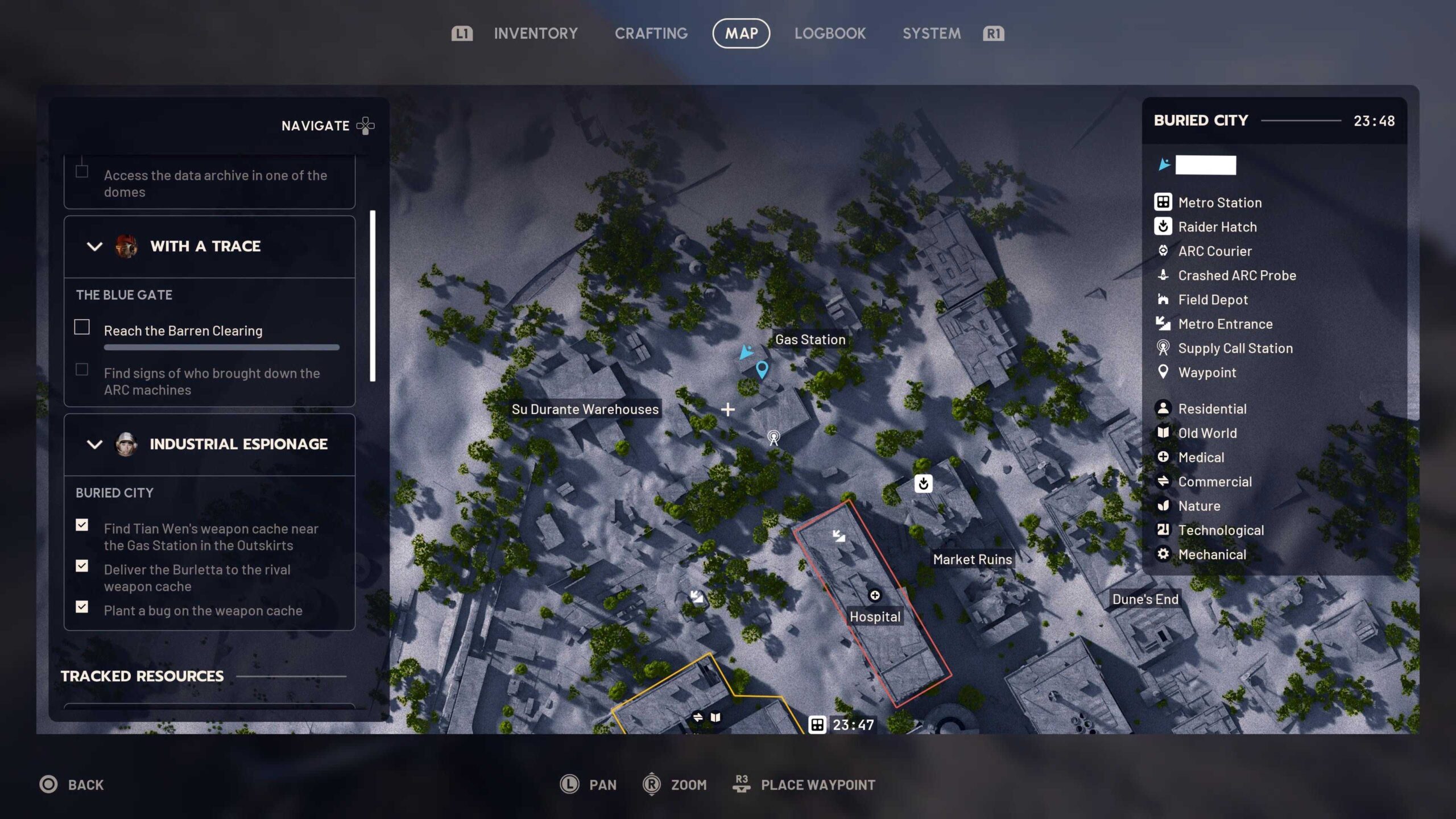This screenshot has height=819, width=1456.
Task: Uncheck Find Tian Wen's weapon cache objective
Action: point(82,526)
